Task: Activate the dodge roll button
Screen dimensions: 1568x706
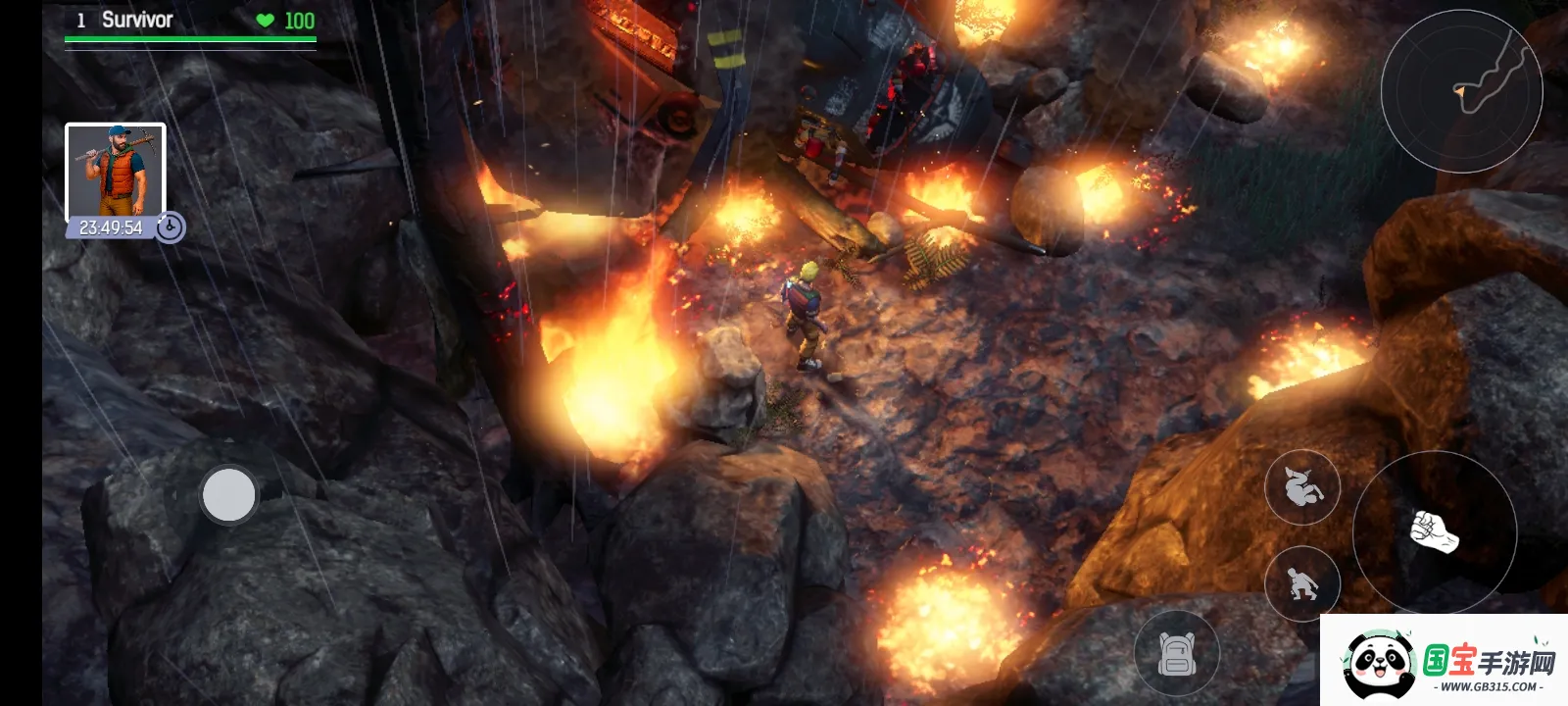Action: click(x=1302, y=486)
